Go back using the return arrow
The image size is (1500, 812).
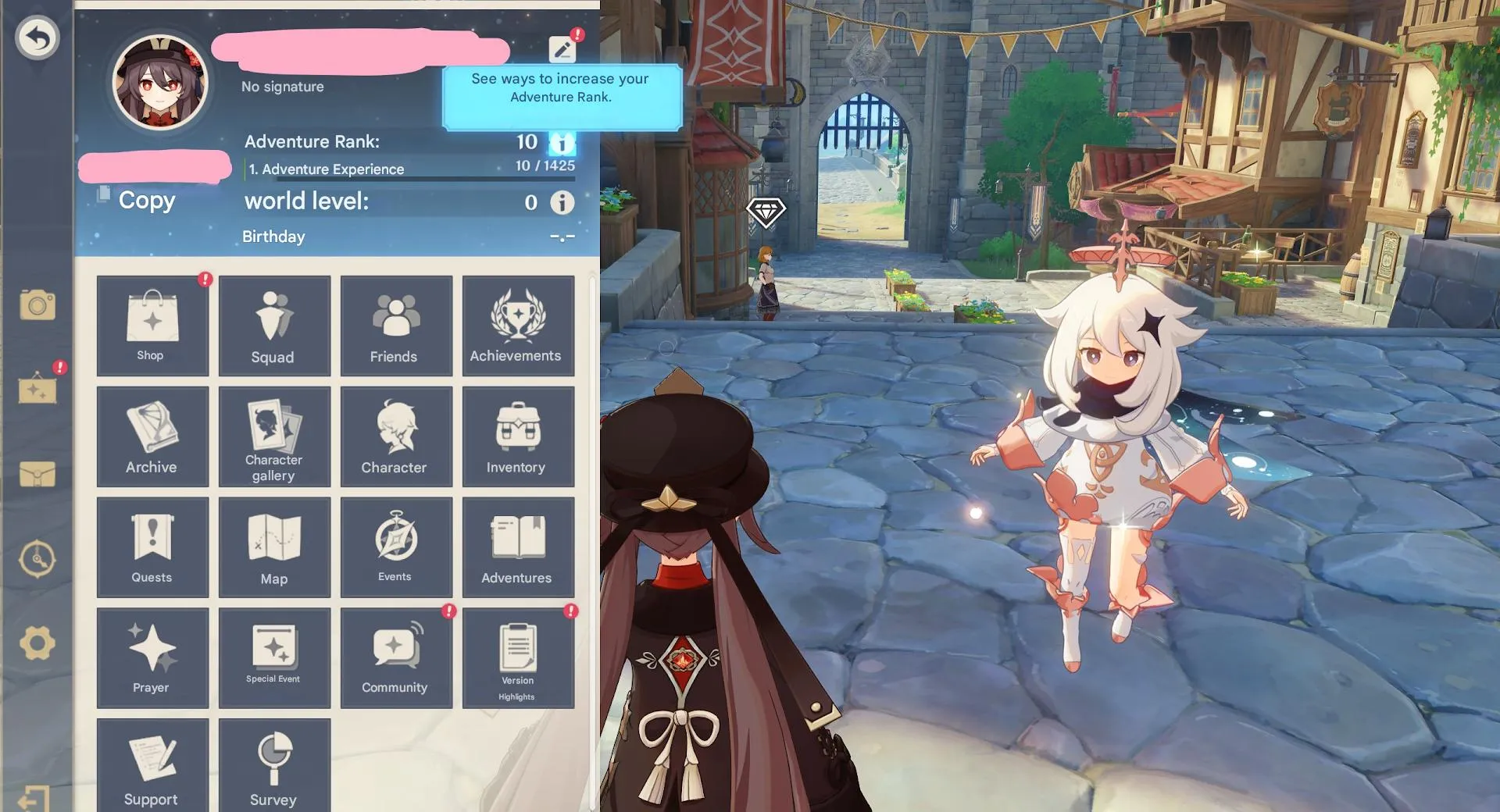coord(37,37)
